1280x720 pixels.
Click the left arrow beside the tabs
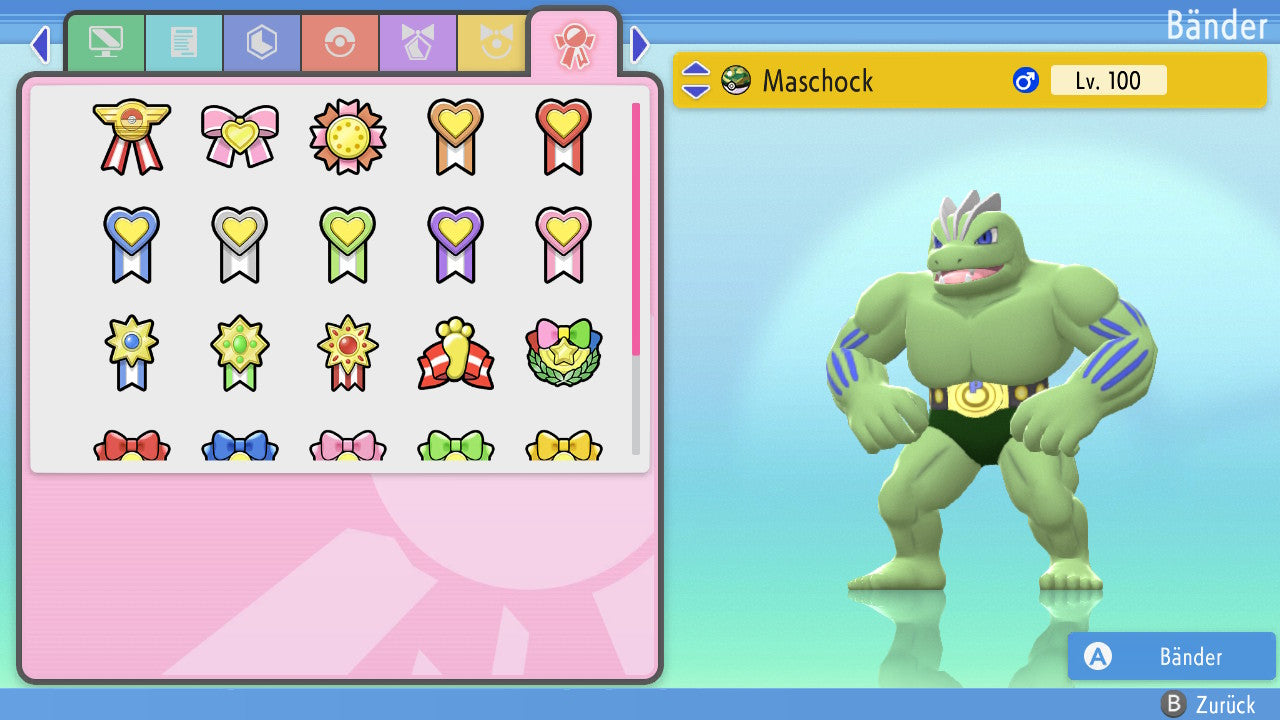(x=40, y=44)
